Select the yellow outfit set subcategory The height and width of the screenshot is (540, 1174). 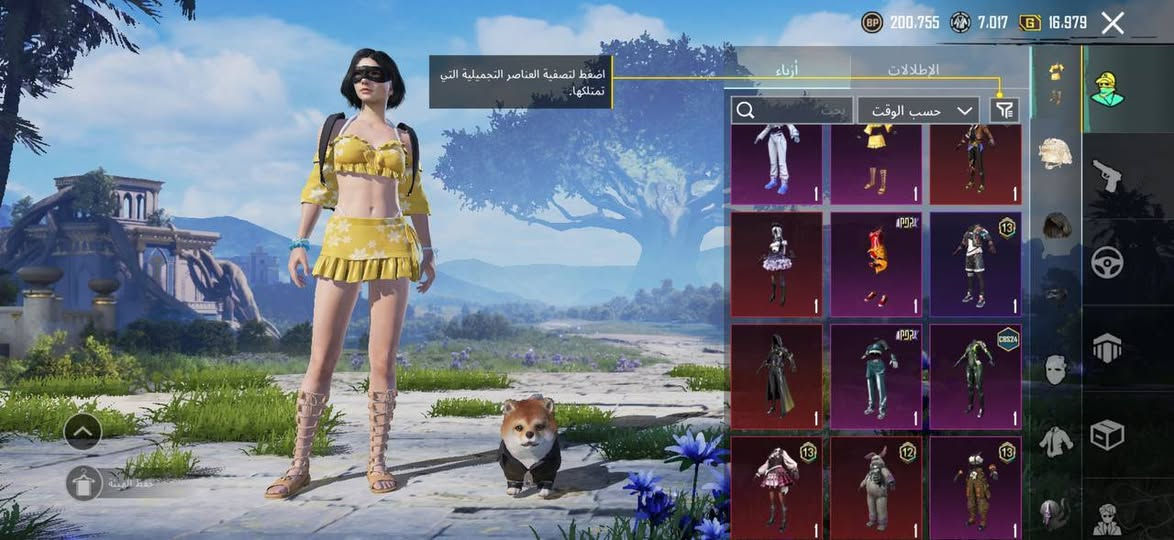pyautogui.click(x=1055, y=84)
